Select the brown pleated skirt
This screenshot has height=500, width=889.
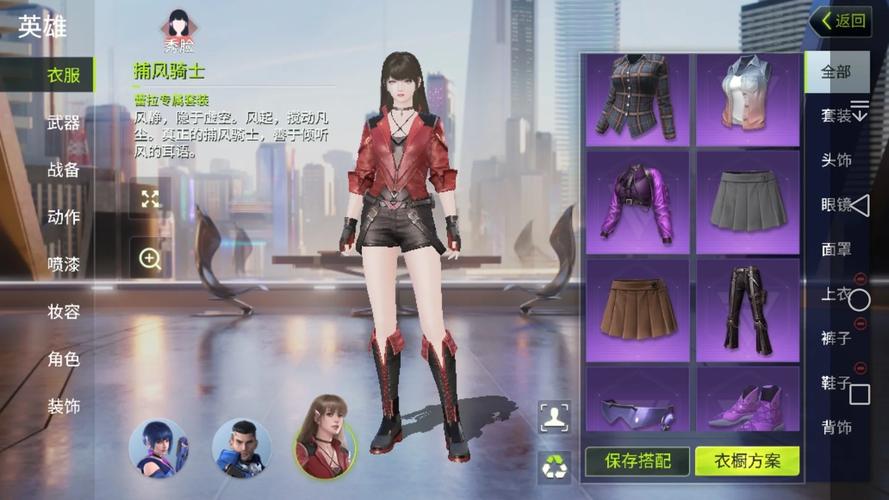coord(637,308)
